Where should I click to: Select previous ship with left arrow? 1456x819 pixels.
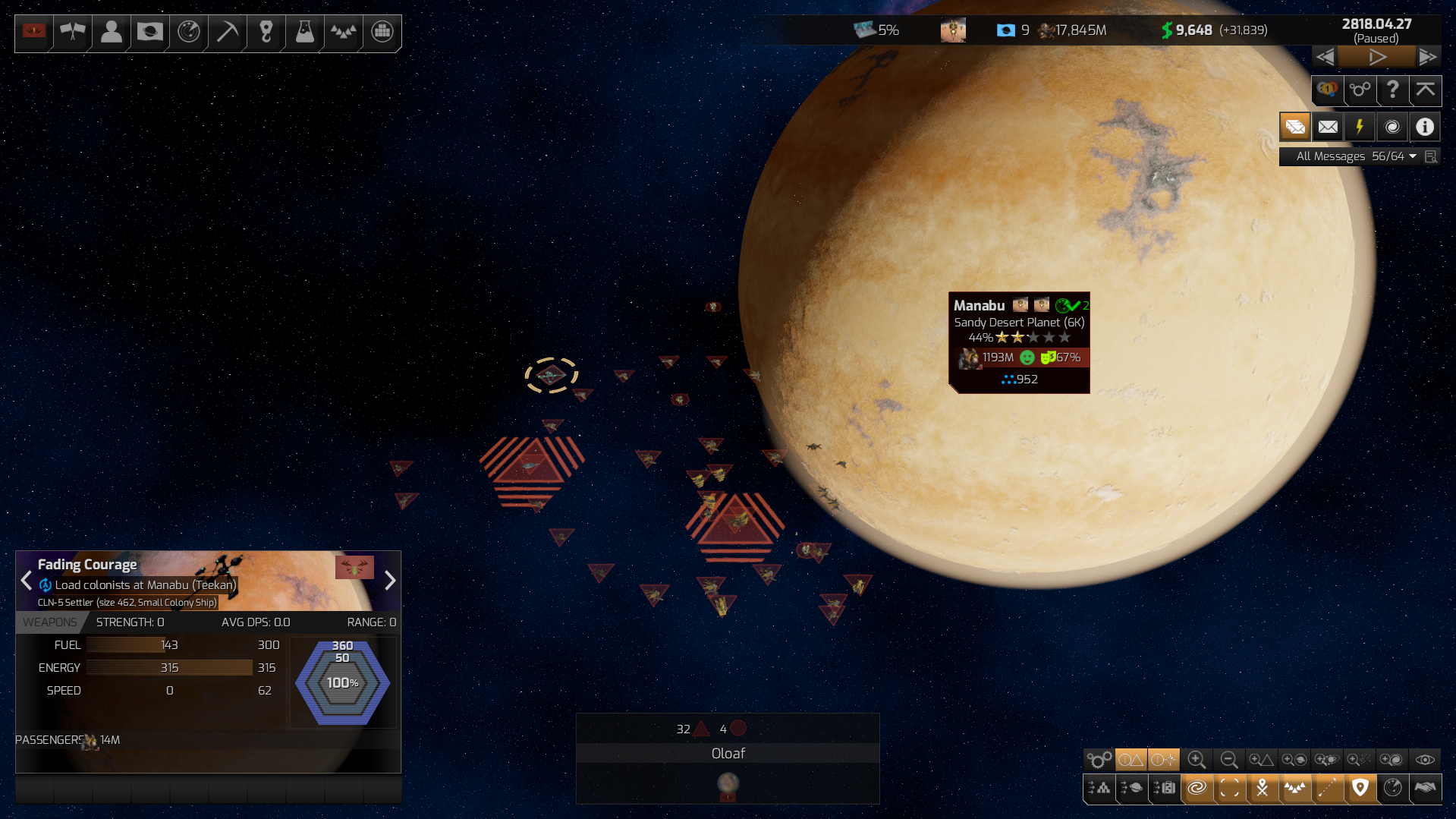[x=27, y=581]
